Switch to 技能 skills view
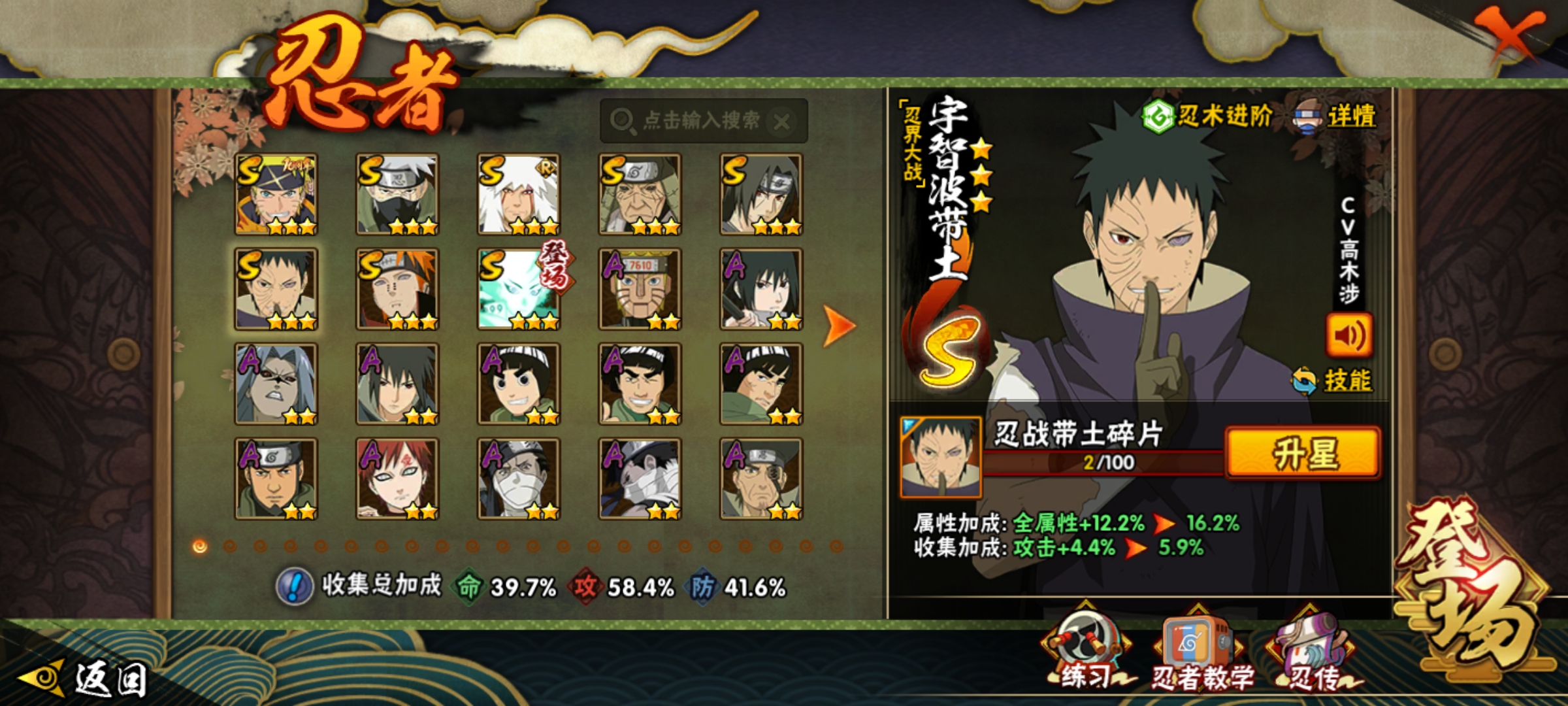Screen dimensions: 1568x706 [x=1333, y=380]
